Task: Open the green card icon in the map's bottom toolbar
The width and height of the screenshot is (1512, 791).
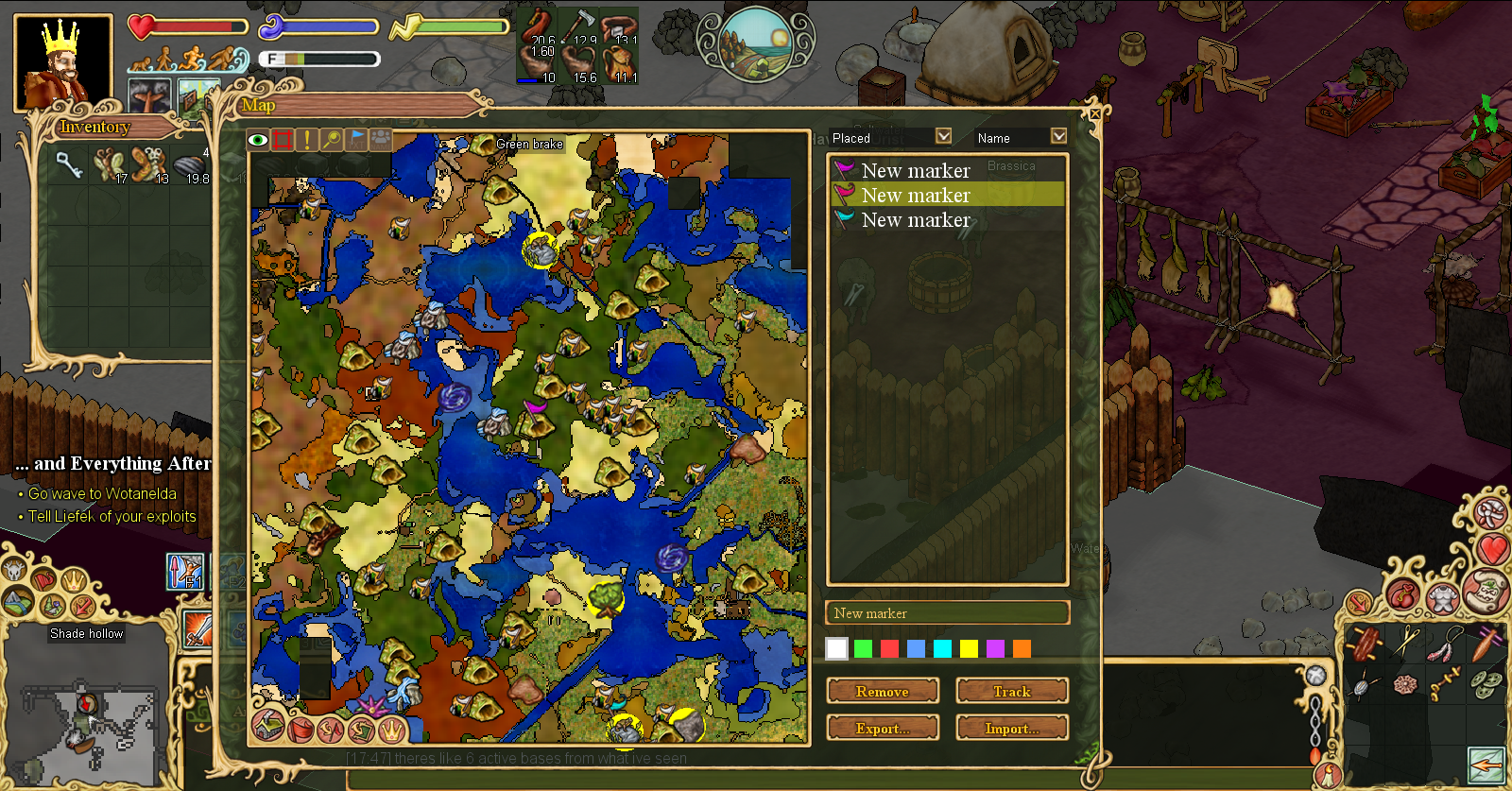Action: 362,729
